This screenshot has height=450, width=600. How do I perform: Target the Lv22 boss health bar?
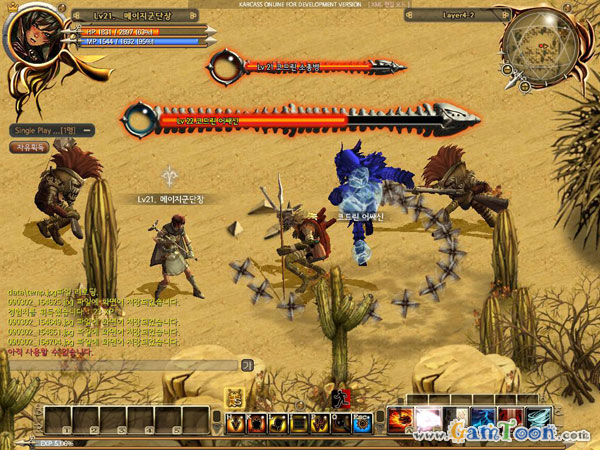[260, 120]
